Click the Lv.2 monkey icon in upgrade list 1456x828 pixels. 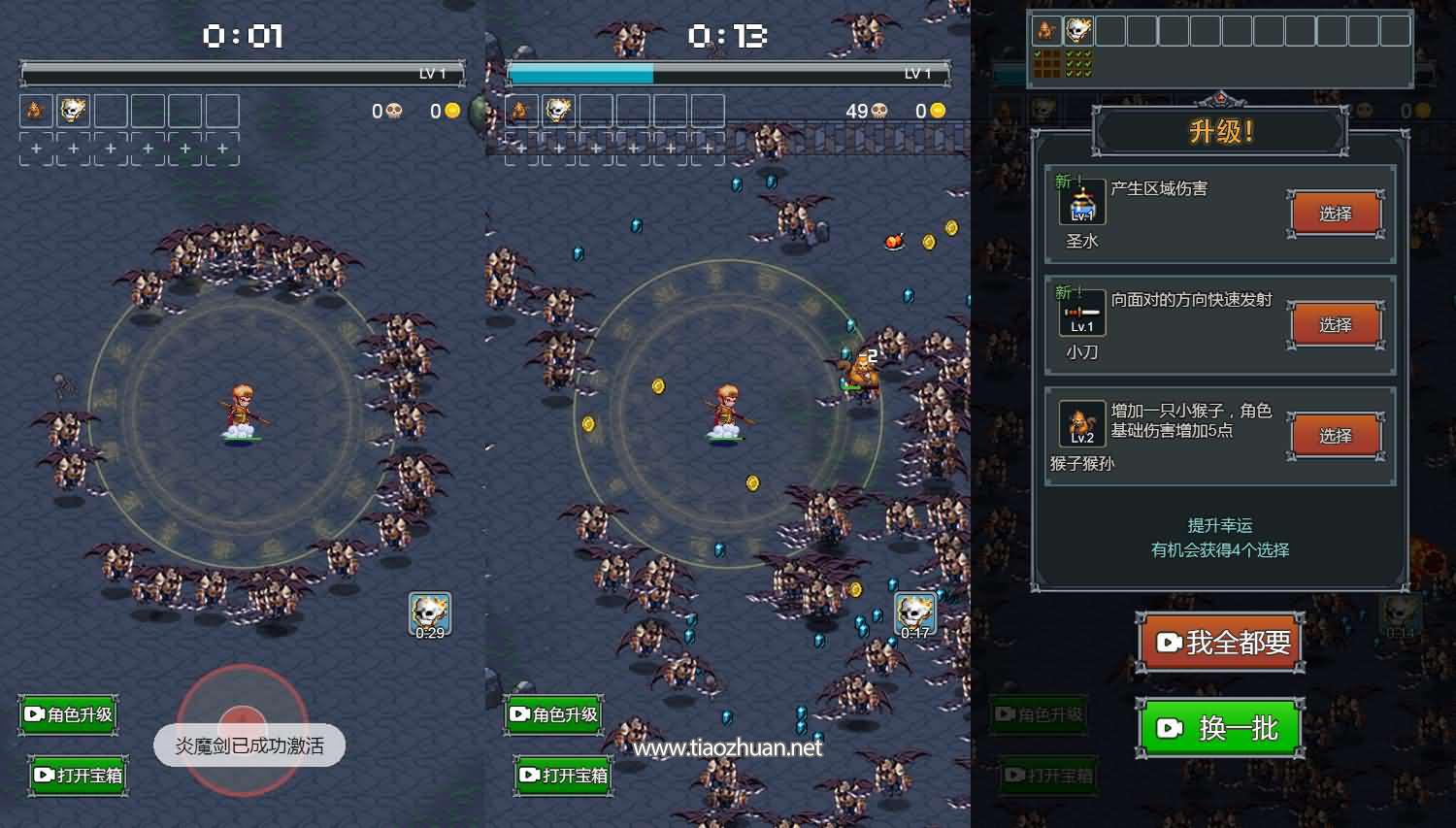click(1082, 424)
